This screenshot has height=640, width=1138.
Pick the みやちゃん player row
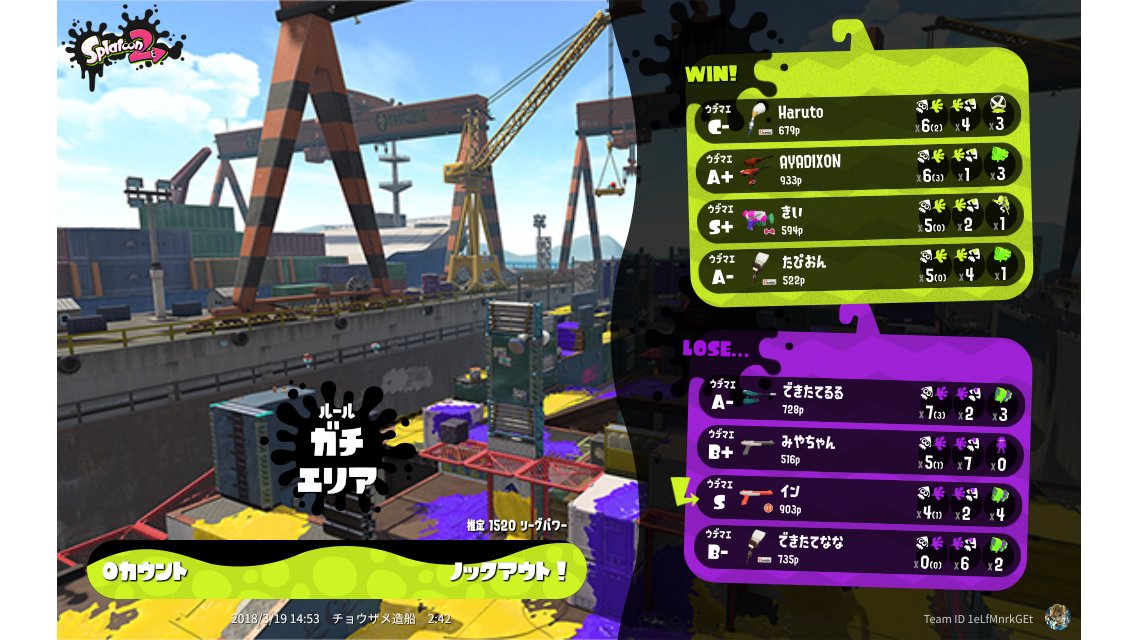pos(860,448)
